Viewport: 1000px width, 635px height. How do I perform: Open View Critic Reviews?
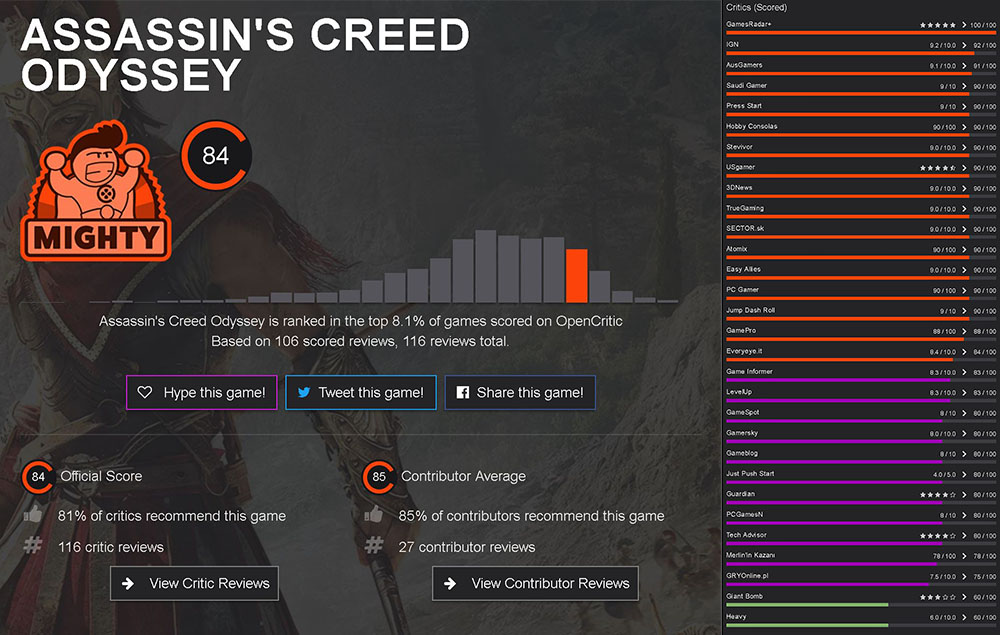[194, 583]
